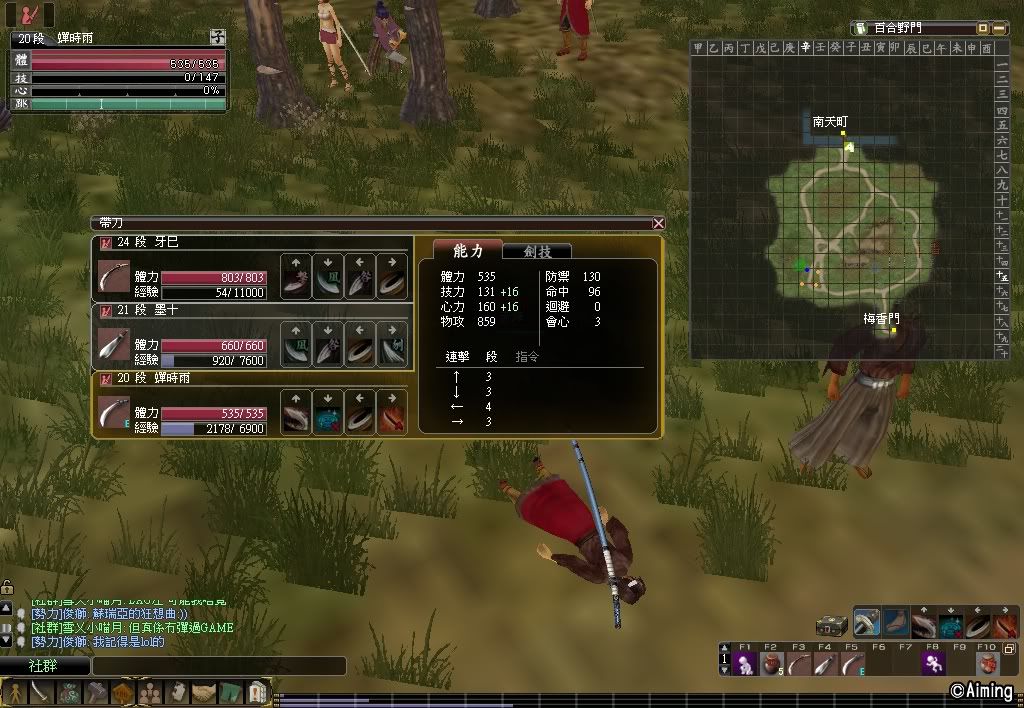Use the F10 red jar item
This screenshot has width=1024, height=708.
coord(987,664)
